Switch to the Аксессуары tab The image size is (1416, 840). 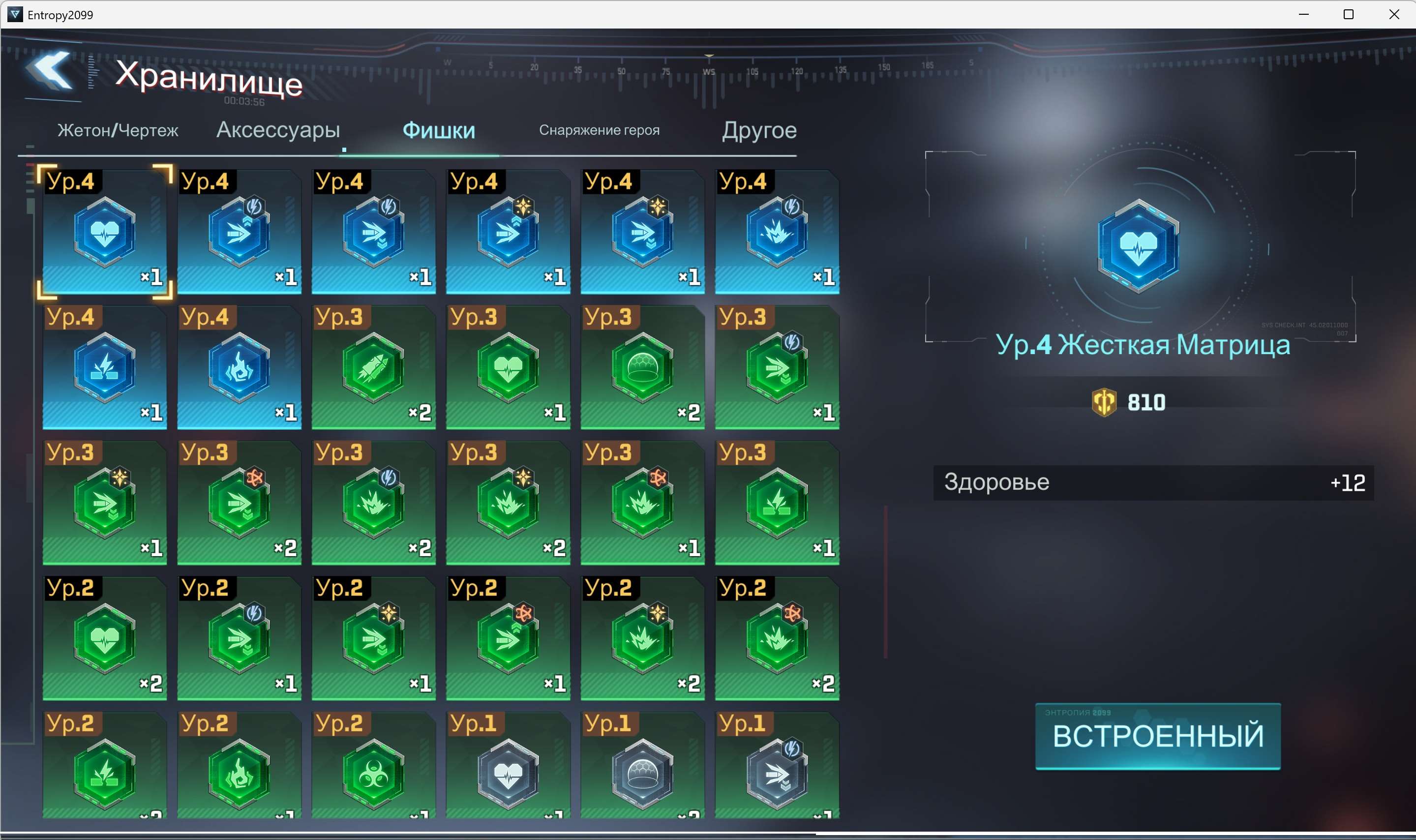(278, 130)
